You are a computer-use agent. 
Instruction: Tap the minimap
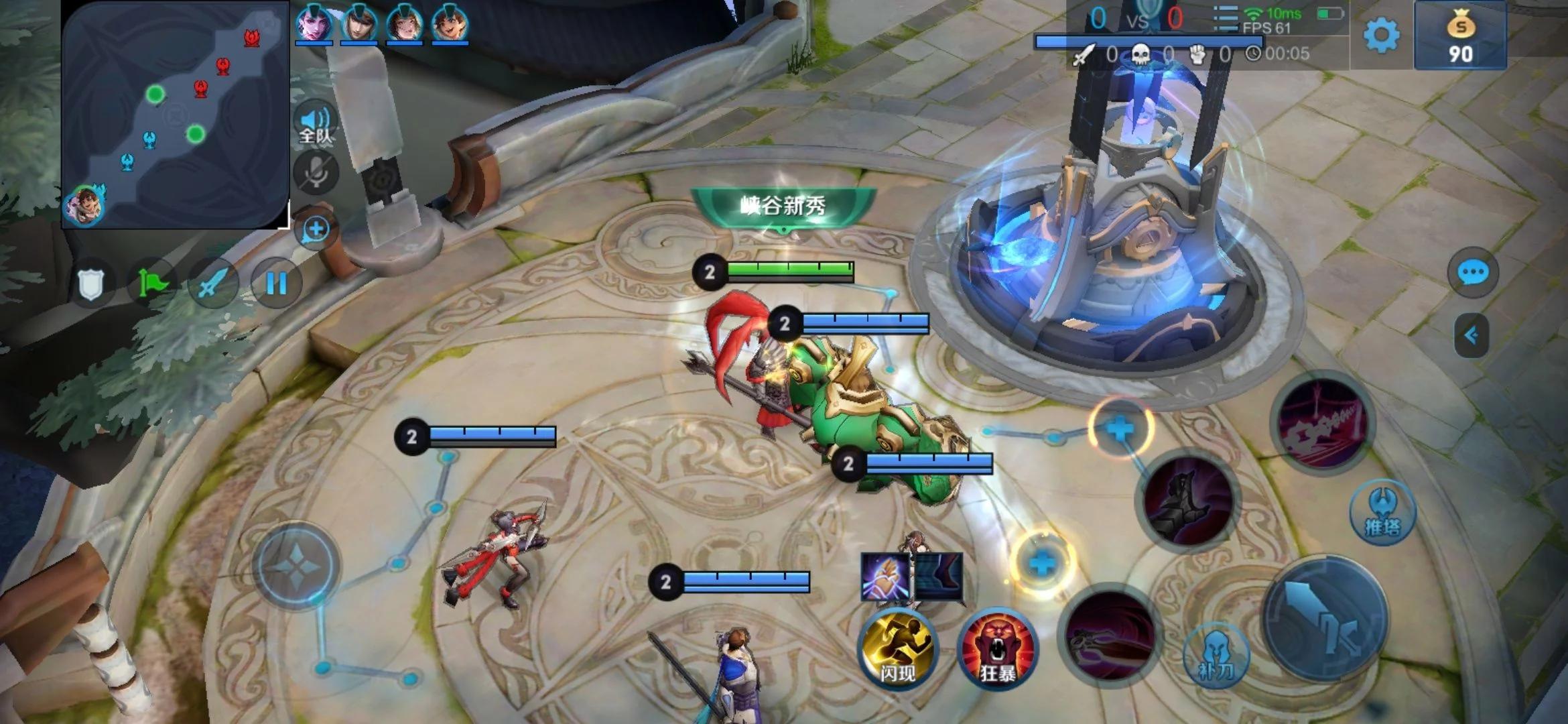176,115
